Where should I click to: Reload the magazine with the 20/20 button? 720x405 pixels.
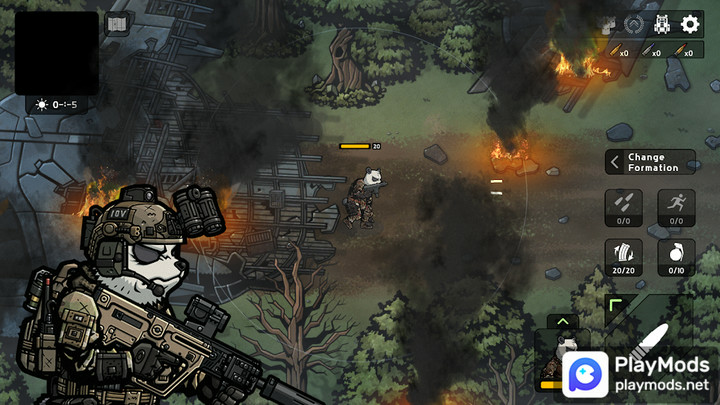pyautogui.click(x=624, y=257)
